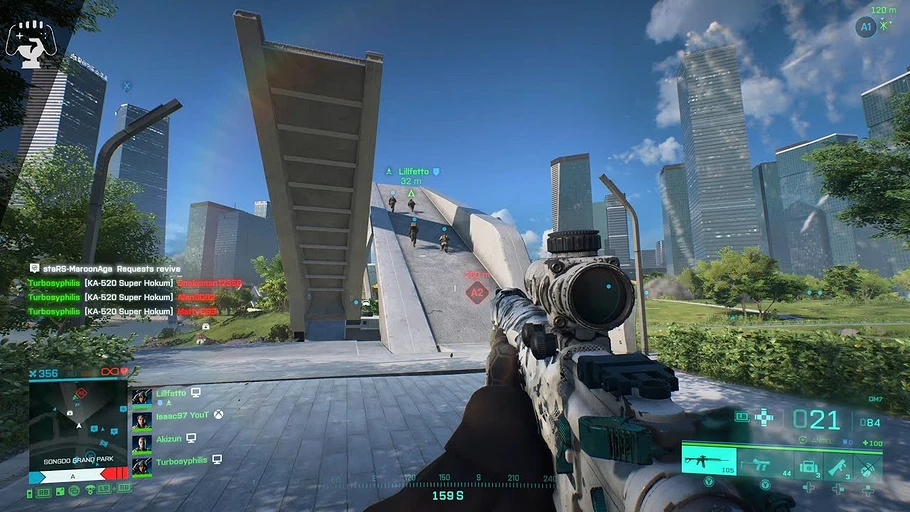Click the Plus System cross icon
Screen dimensions: 910x512
click(x=765, y=417)
